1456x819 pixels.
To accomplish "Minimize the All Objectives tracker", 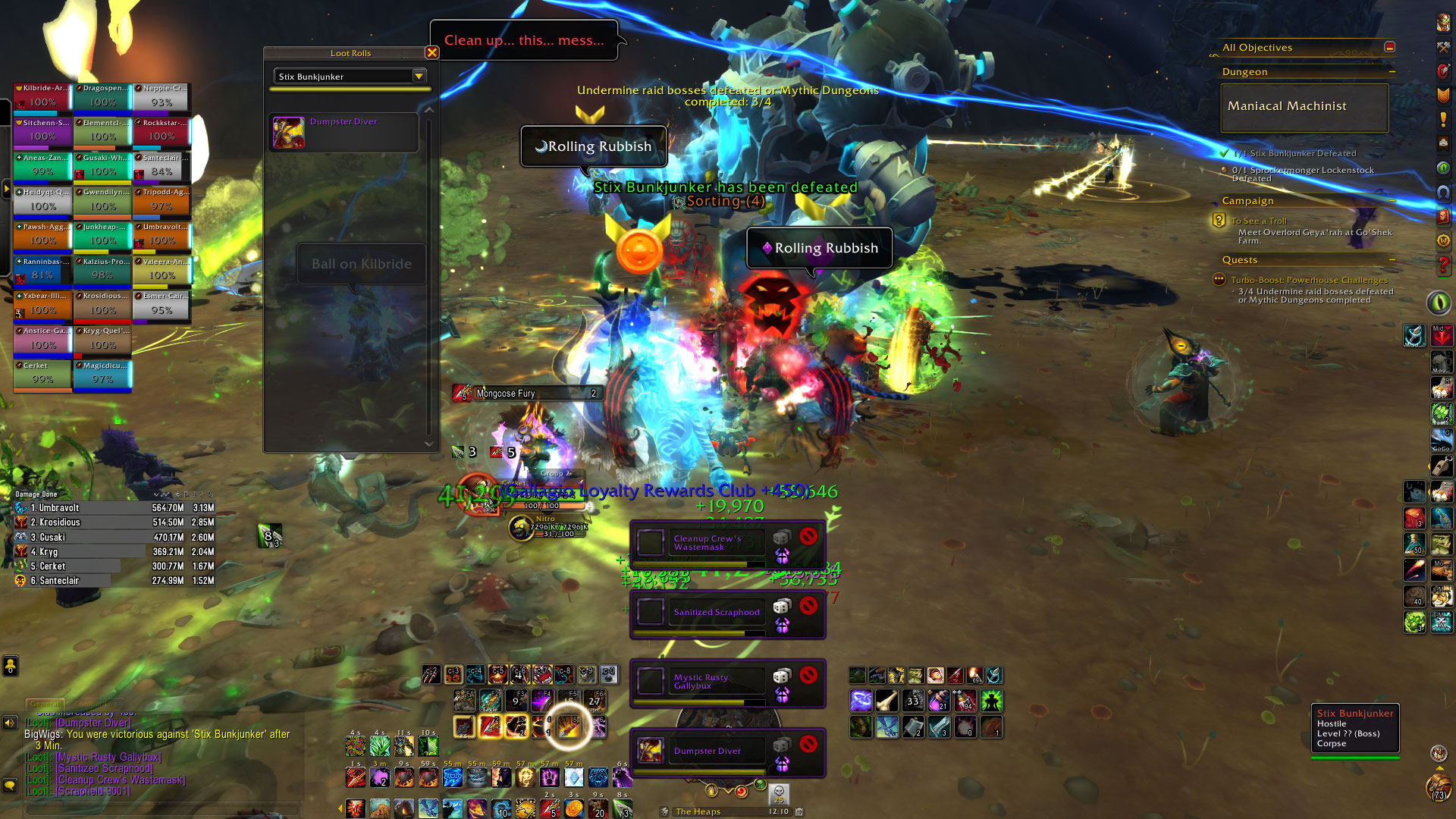I will (1389, 47).
